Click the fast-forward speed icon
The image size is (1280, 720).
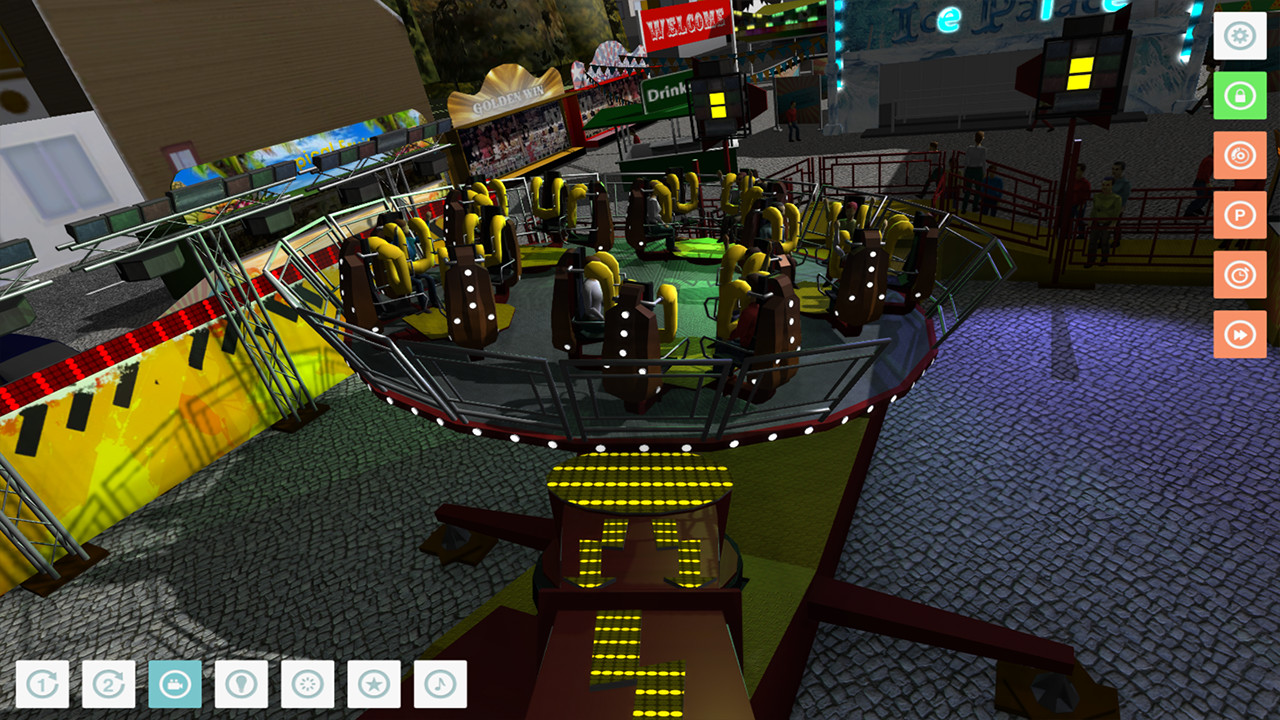1240,335
